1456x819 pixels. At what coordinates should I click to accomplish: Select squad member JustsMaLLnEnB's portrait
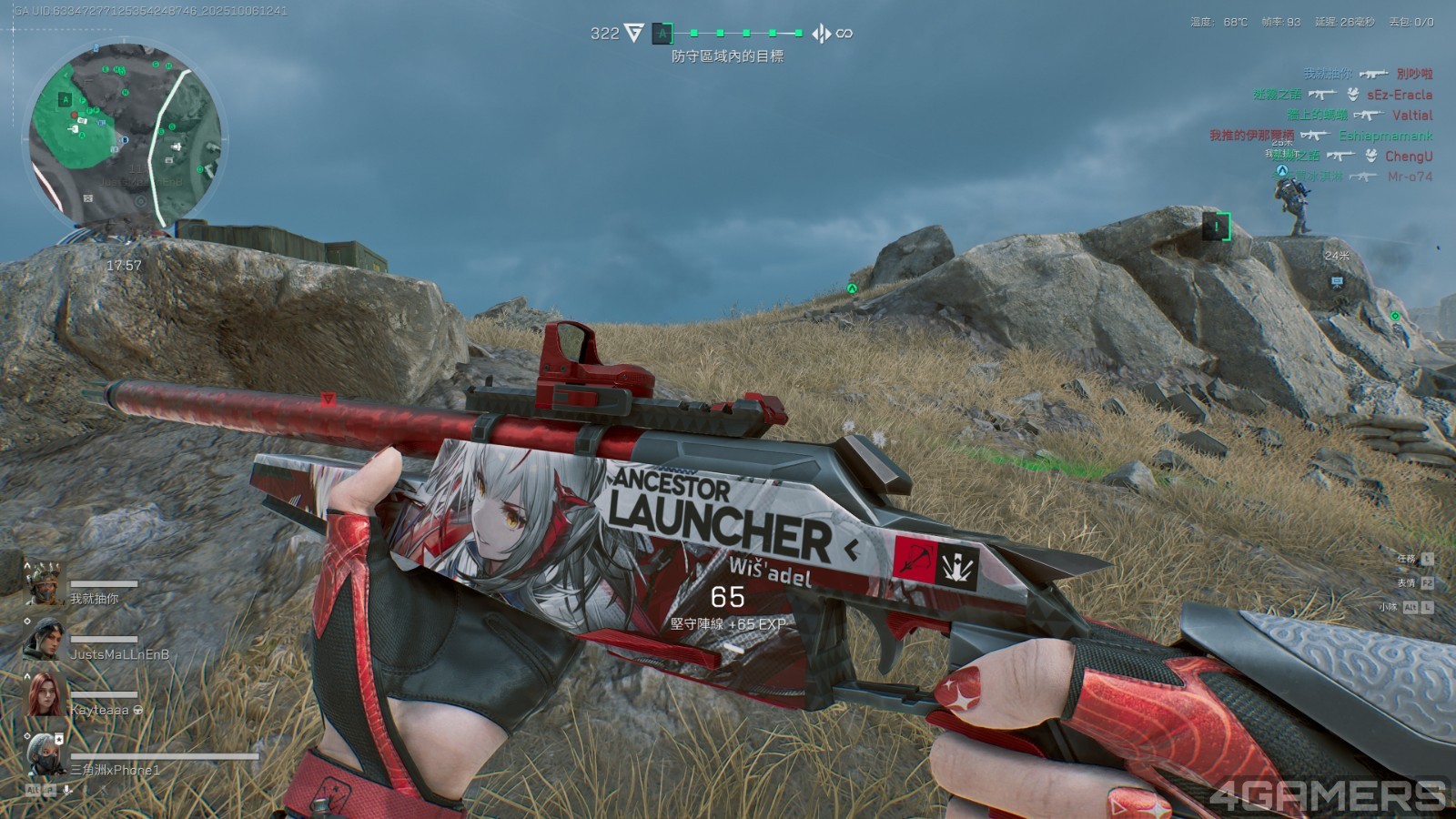point(45,640)
